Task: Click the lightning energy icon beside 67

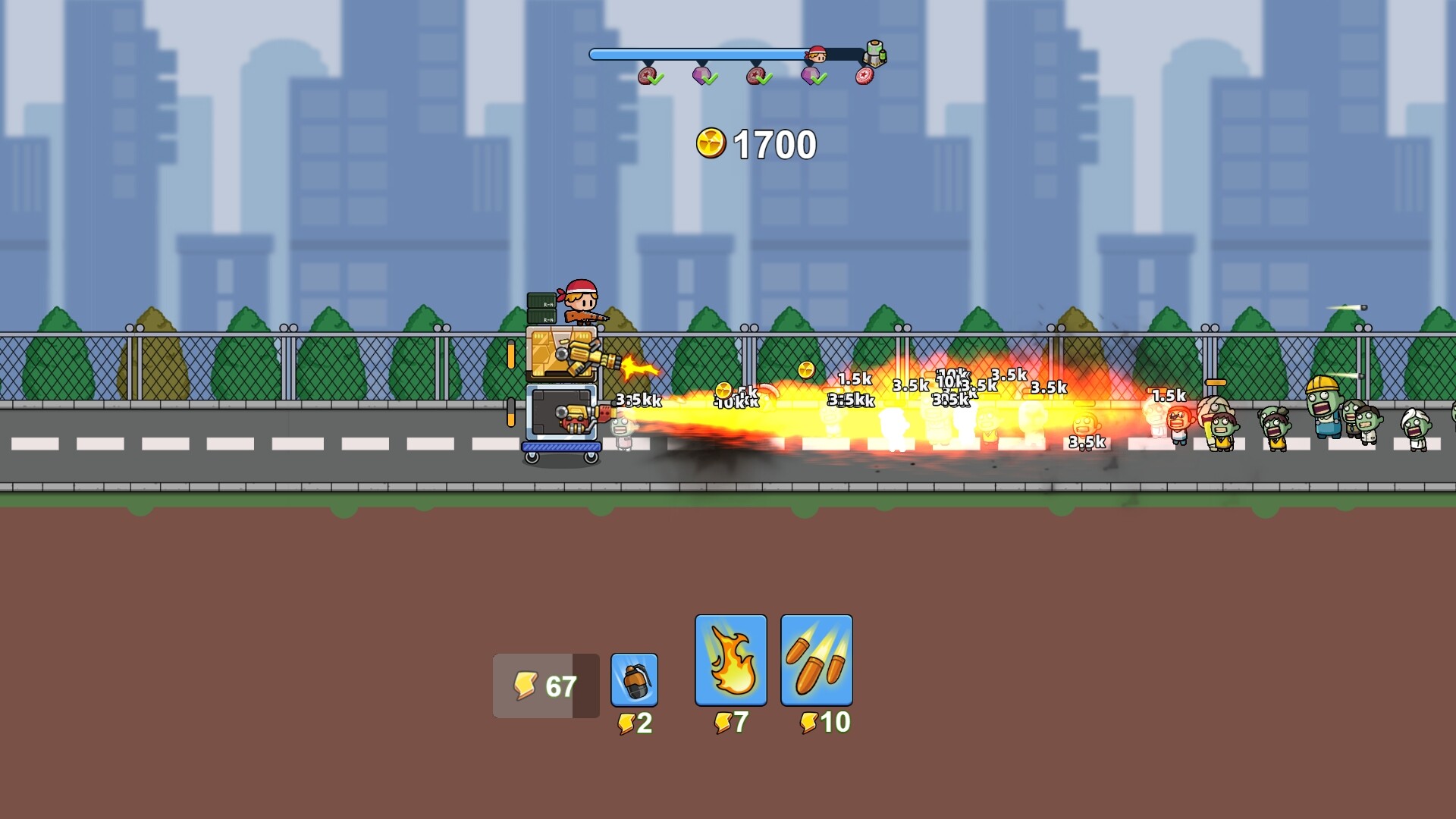Action: [525, 684]
